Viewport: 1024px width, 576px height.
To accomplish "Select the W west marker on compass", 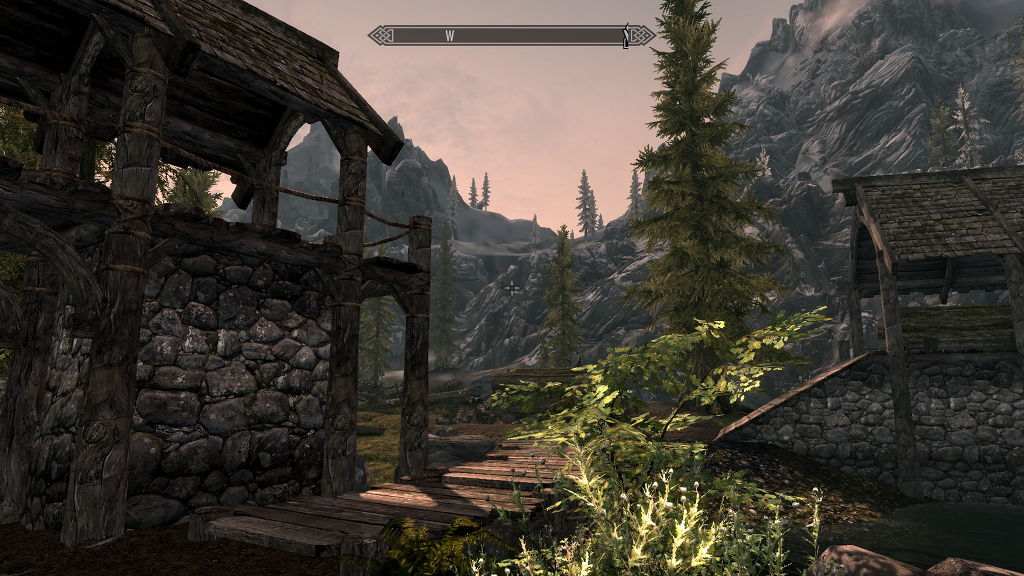I will [450, 36].
